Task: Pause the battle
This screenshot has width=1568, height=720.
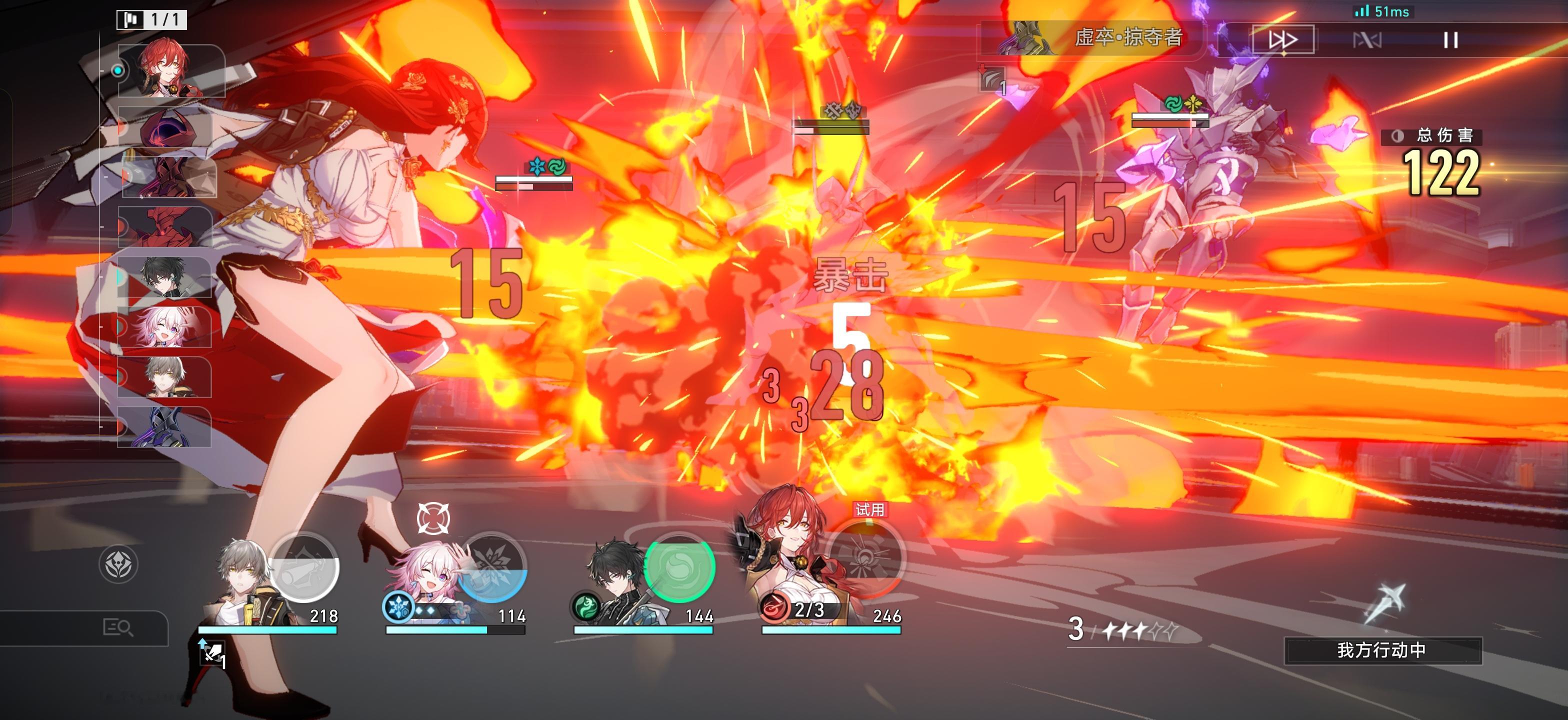Action: click(x=1450, y=40)
